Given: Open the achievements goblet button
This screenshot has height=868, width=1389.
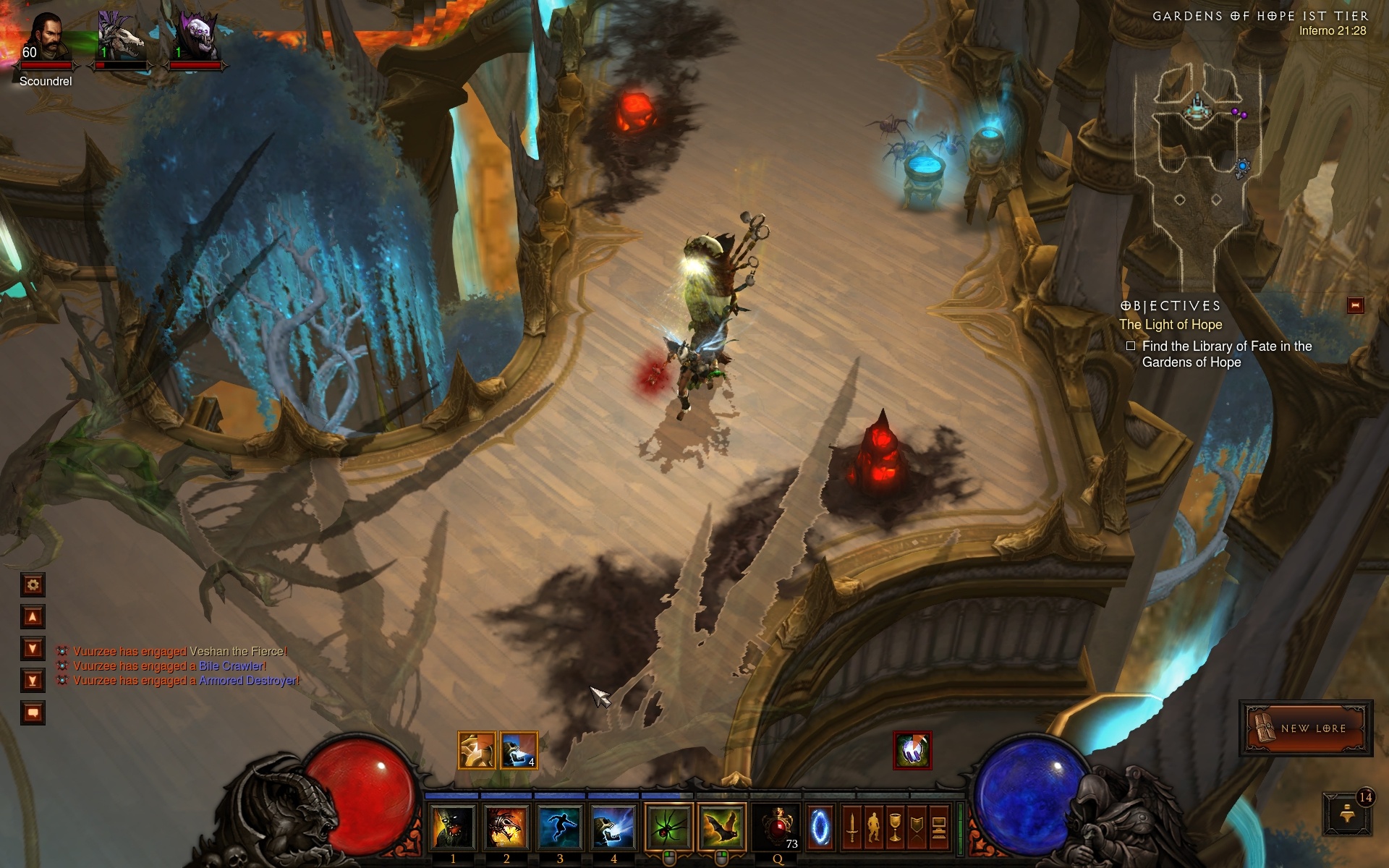Looking at the screenshot, I should (896, 827).
